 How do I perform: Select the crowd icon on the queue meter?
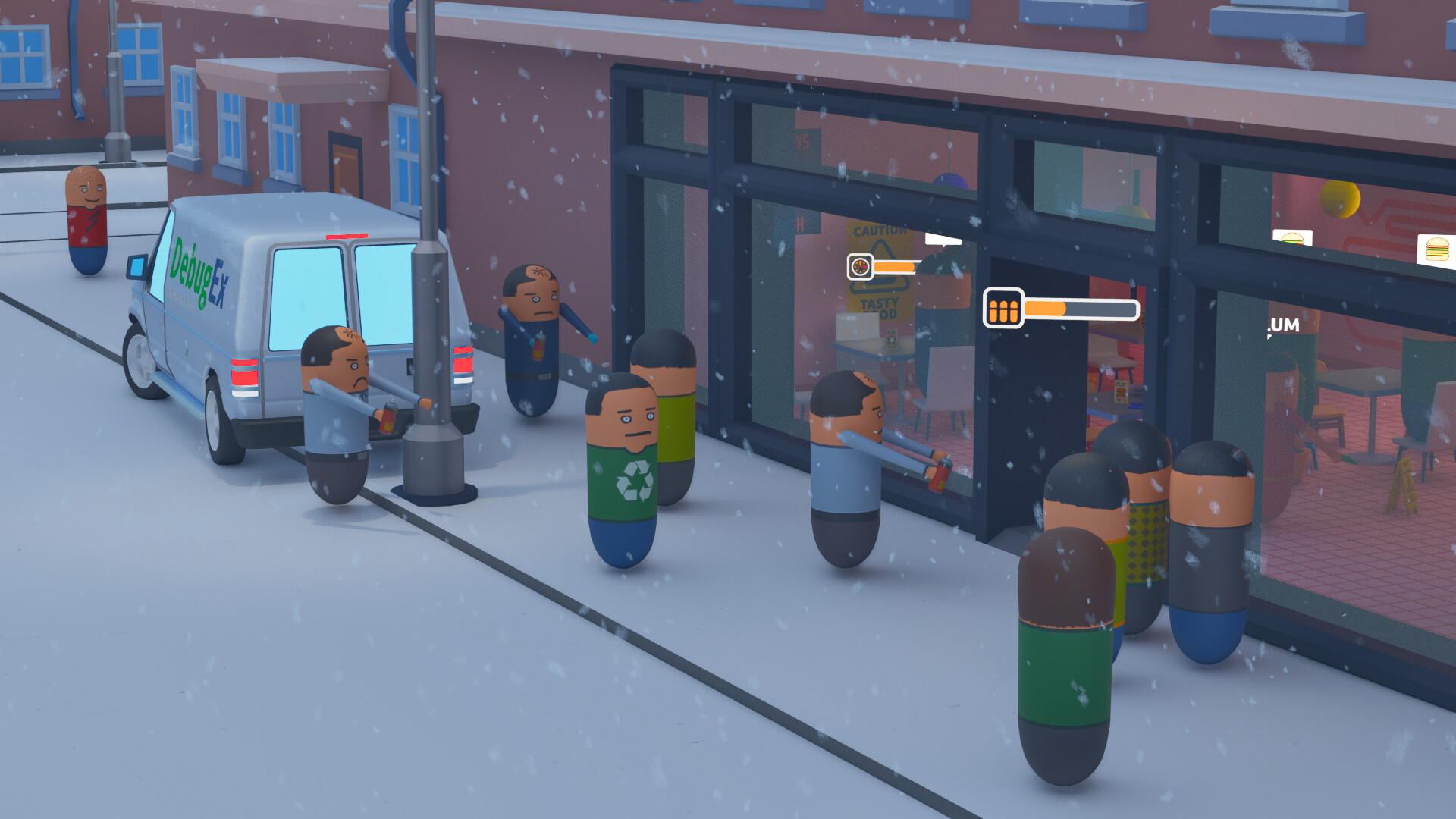point(1004,308)
